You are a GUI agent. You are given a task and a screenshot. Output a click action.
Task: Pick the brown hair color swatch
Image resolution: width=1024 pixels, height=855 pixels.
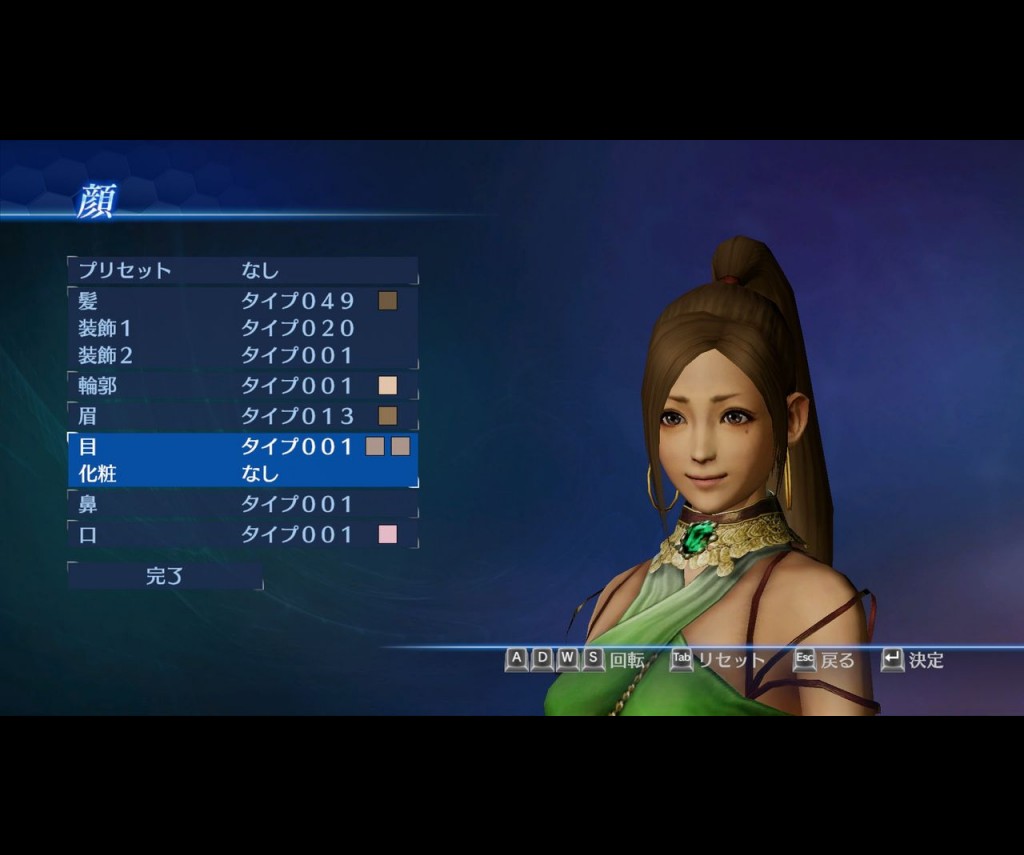pos(388,301)
